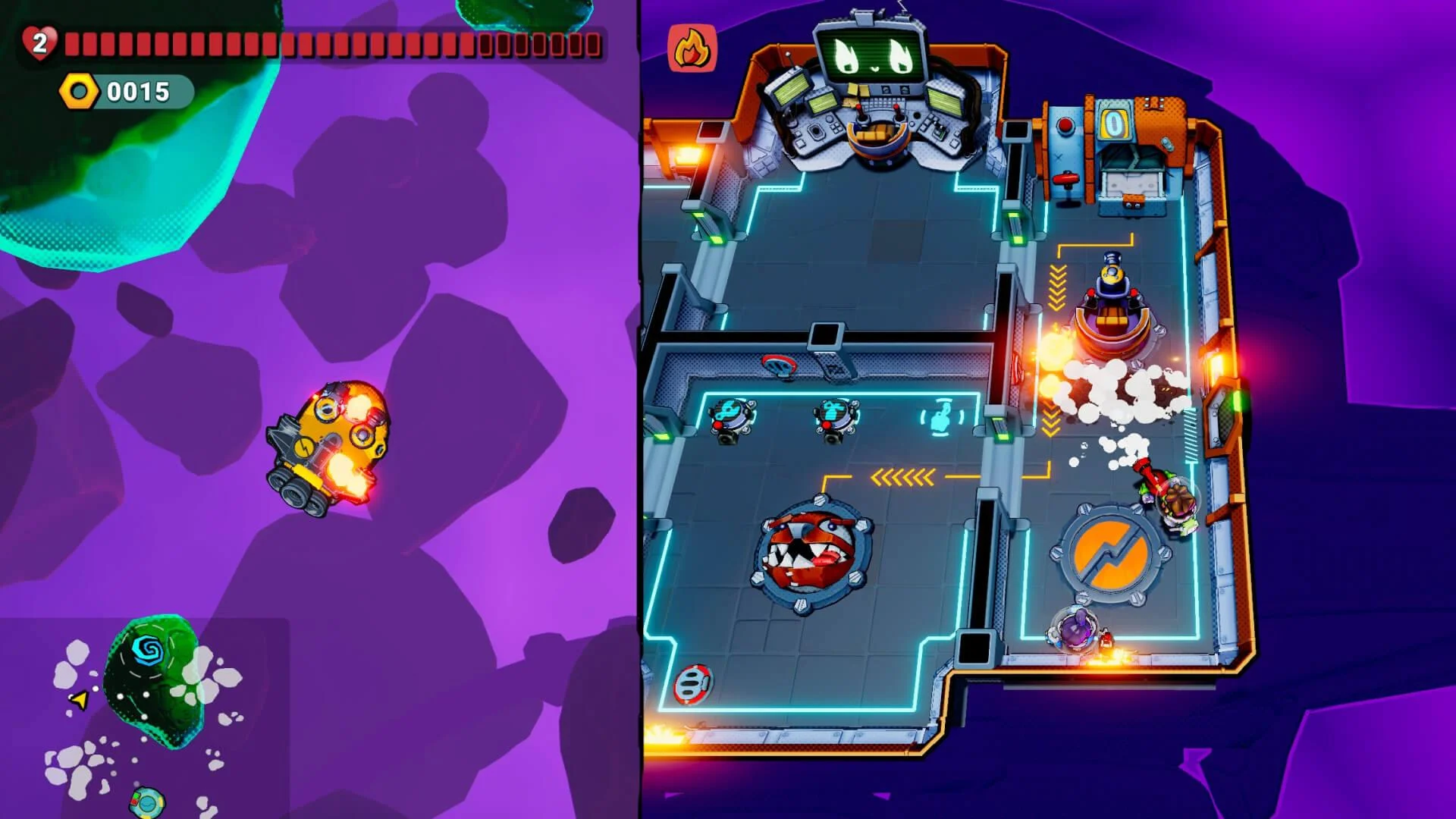This screenshot has width=1456, height=819.
Task: Click the hexagonal nut currency icon
Action: 80,93
